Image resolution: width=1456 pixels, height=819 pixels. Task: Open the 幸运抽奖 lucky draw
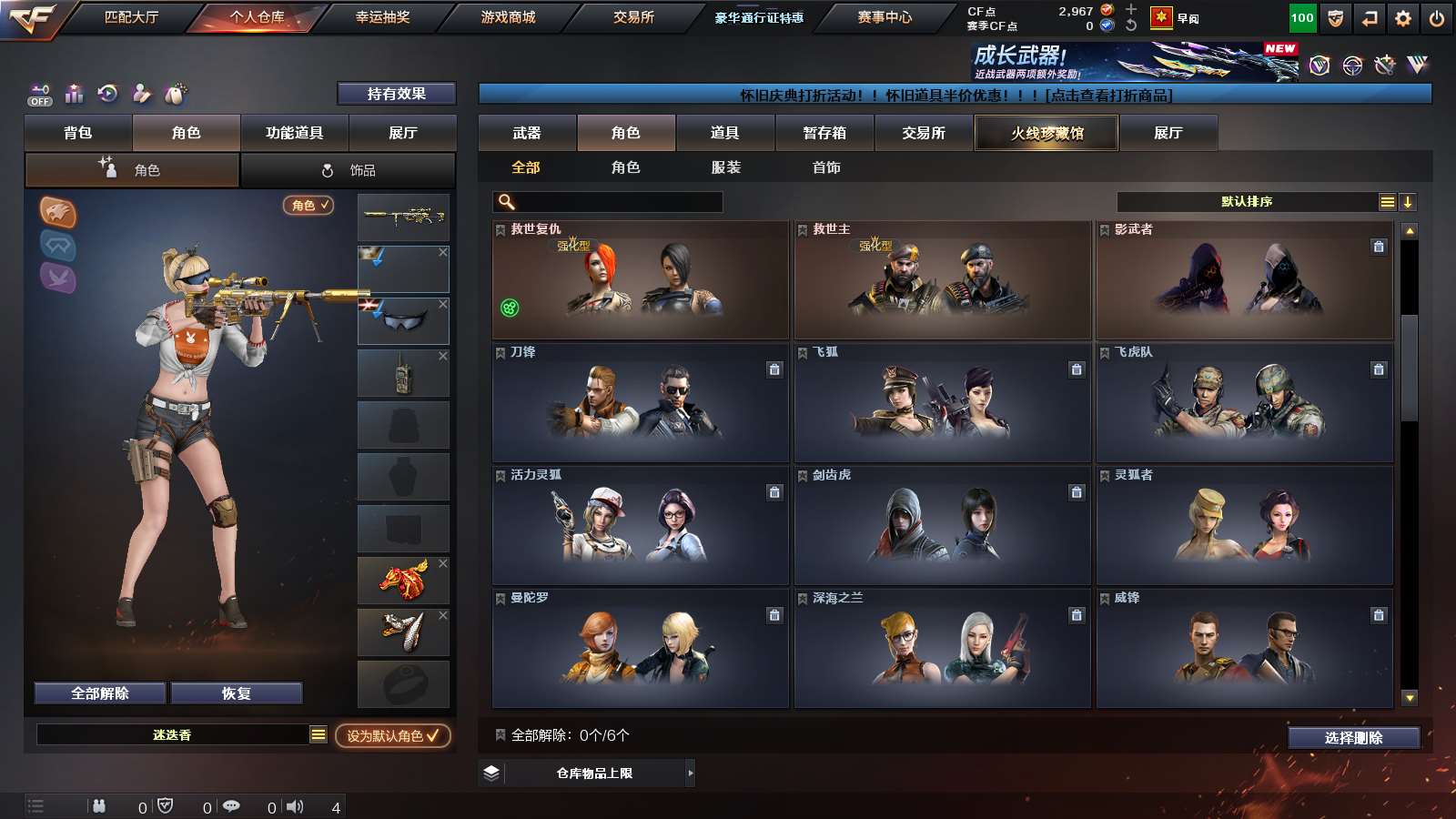coord(382,17)
